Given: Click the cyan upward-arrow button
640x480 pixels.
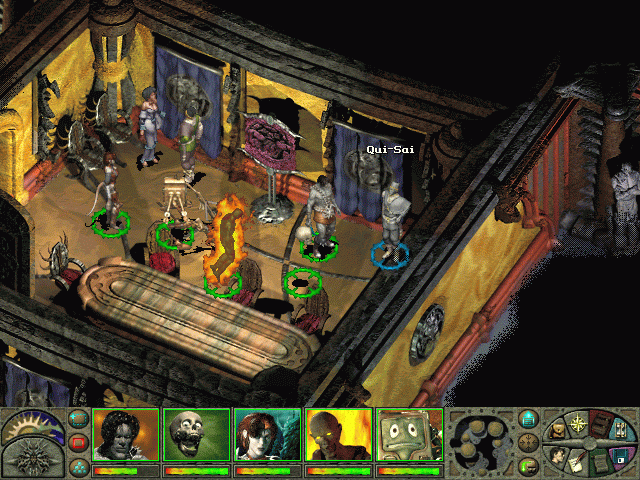Looking at the screenshot, I should [x=528, y=418].
